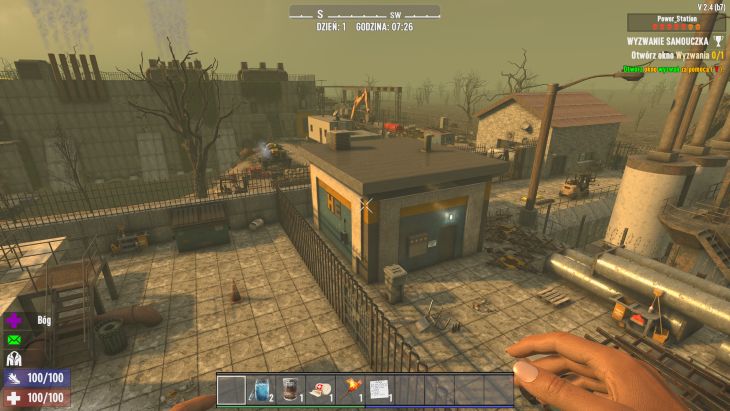Select the paper note hotbar slot

point(379,389)
